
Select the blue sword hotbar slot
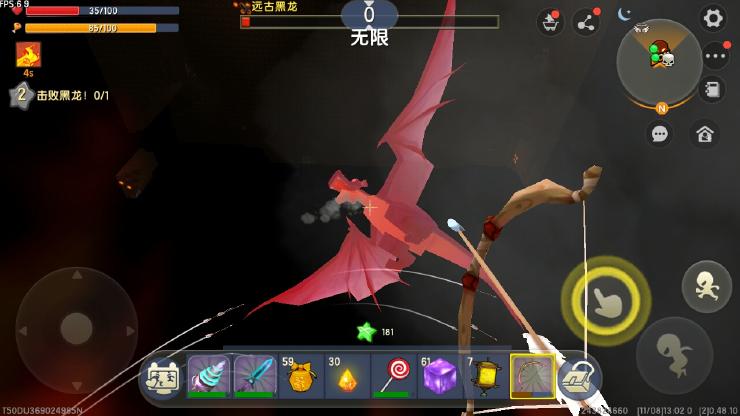coord(254,377)
